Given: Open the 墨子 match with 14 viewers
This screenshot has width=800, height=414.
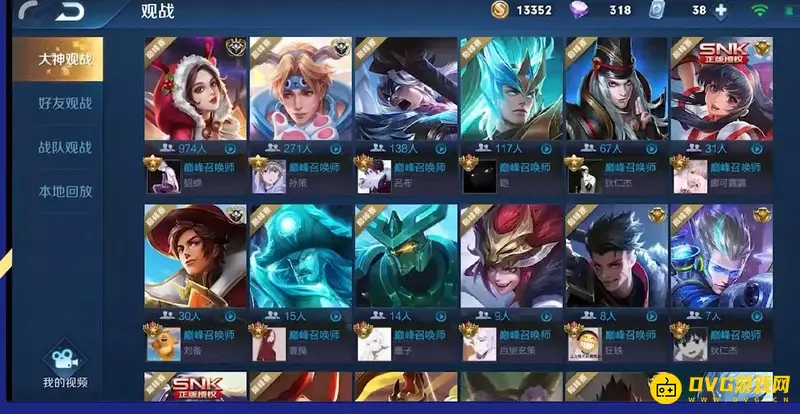Looking at the screenshot, I should [405, 258].
